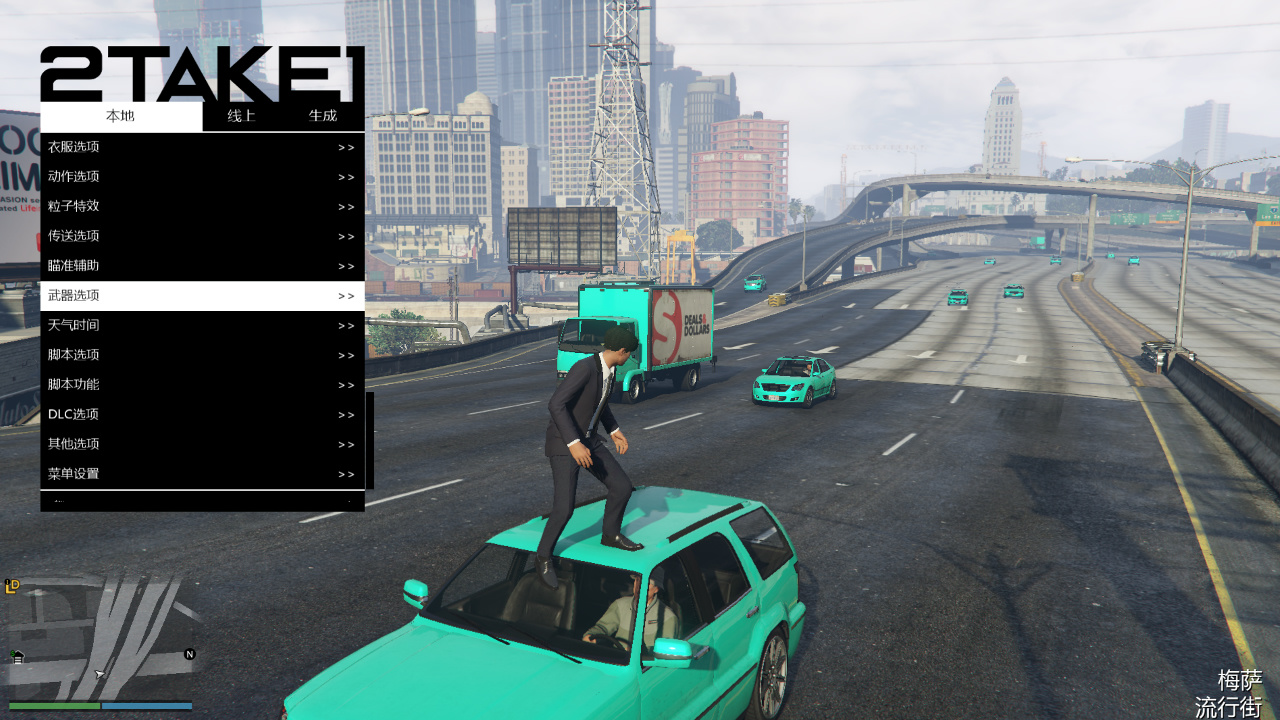Open 粒子特效 options

click(x=202, y=206)
